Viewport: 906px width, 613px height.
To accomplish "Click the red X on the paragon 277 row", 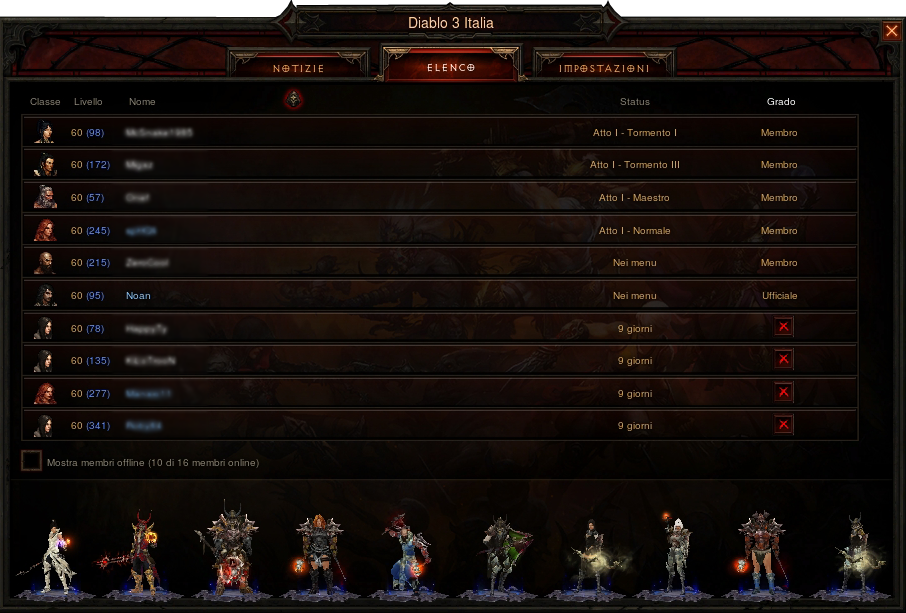I will tap(783, 393).
